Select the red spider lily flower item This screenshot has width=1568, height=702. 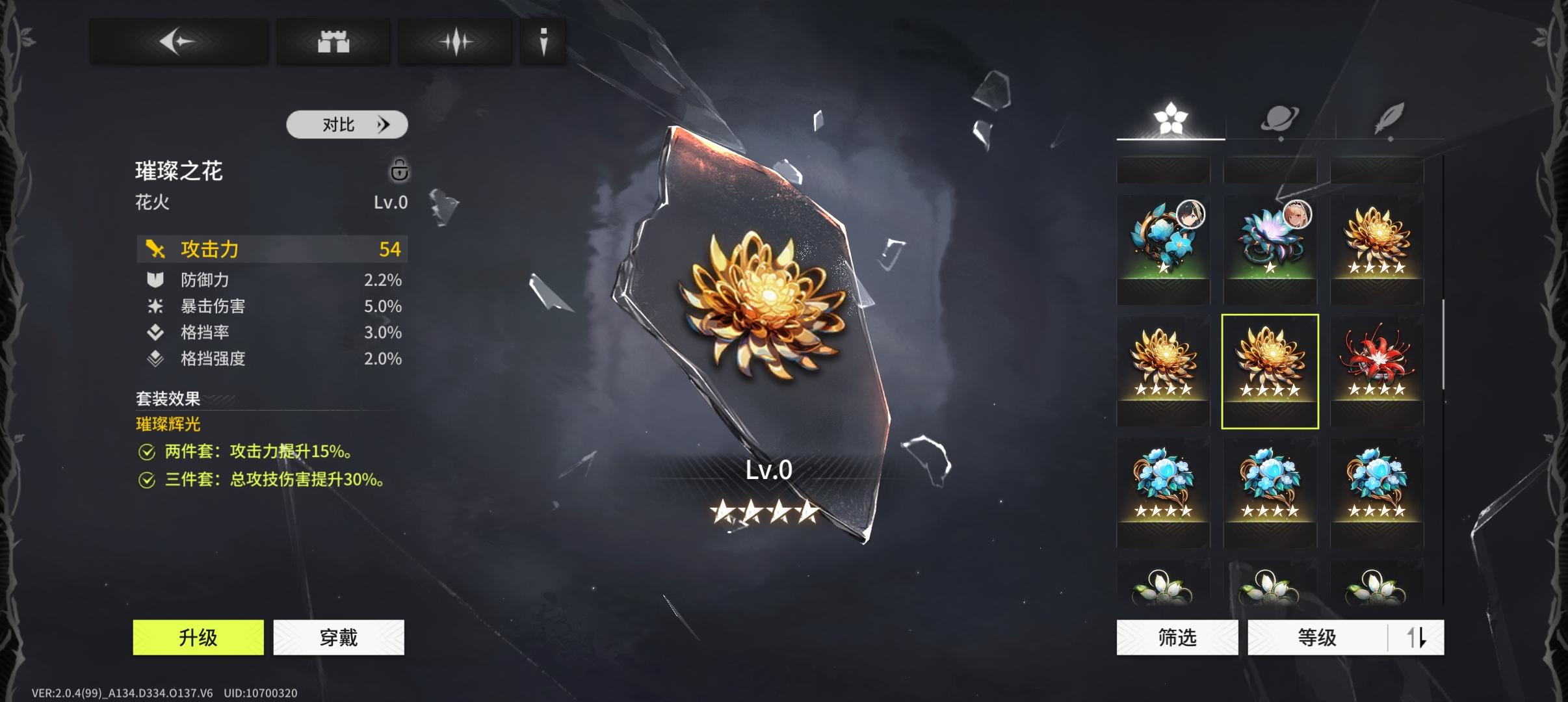coord(1378,367)
